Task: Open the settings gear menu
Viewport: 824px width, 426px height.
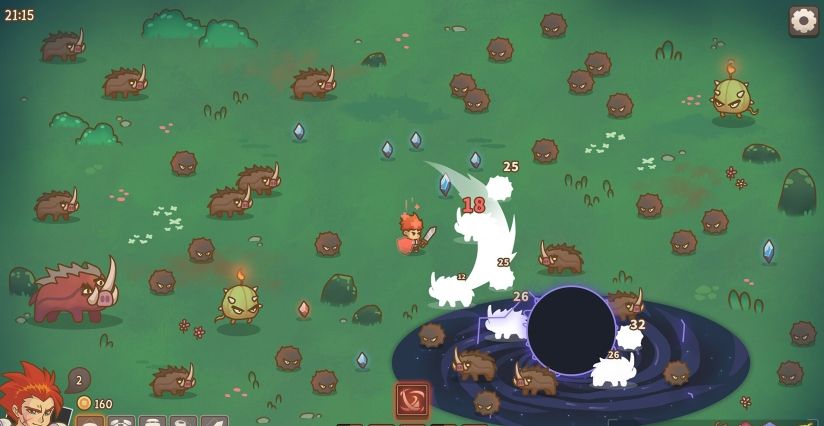Action: pyautogui.click(x=803, y=20)
